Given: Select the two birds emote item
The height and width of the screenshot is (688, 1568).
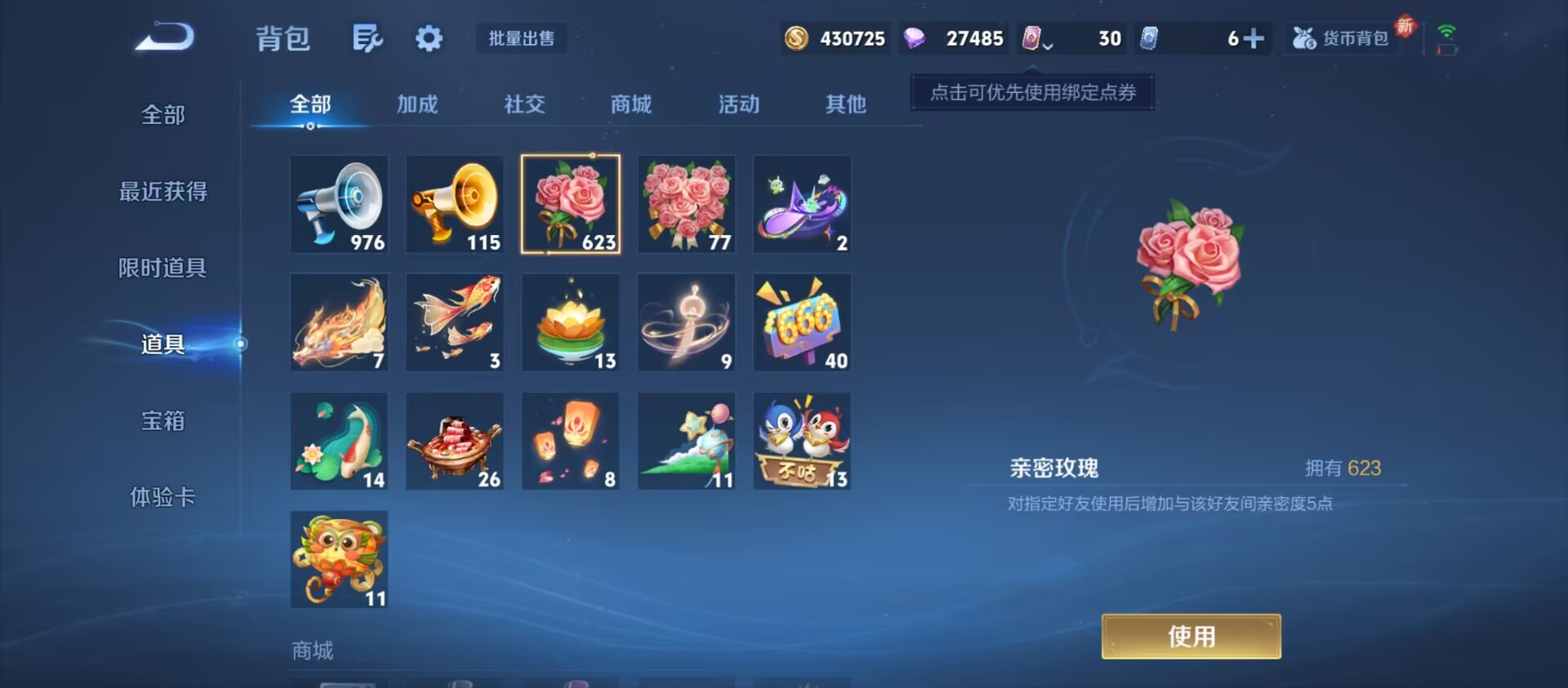Looking at the screenshot, I should coord(802,439).
